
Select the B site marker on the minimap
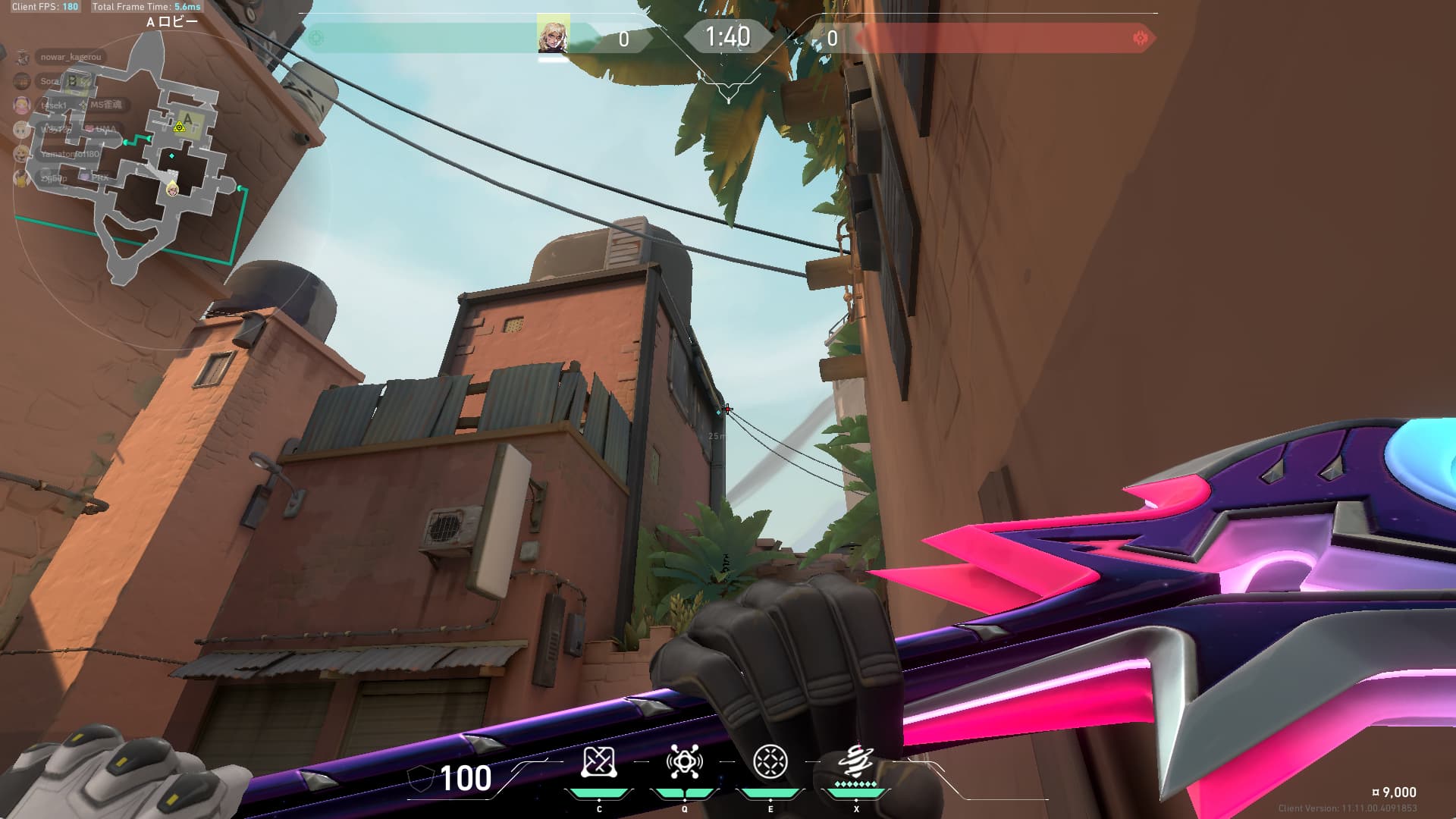72,80
